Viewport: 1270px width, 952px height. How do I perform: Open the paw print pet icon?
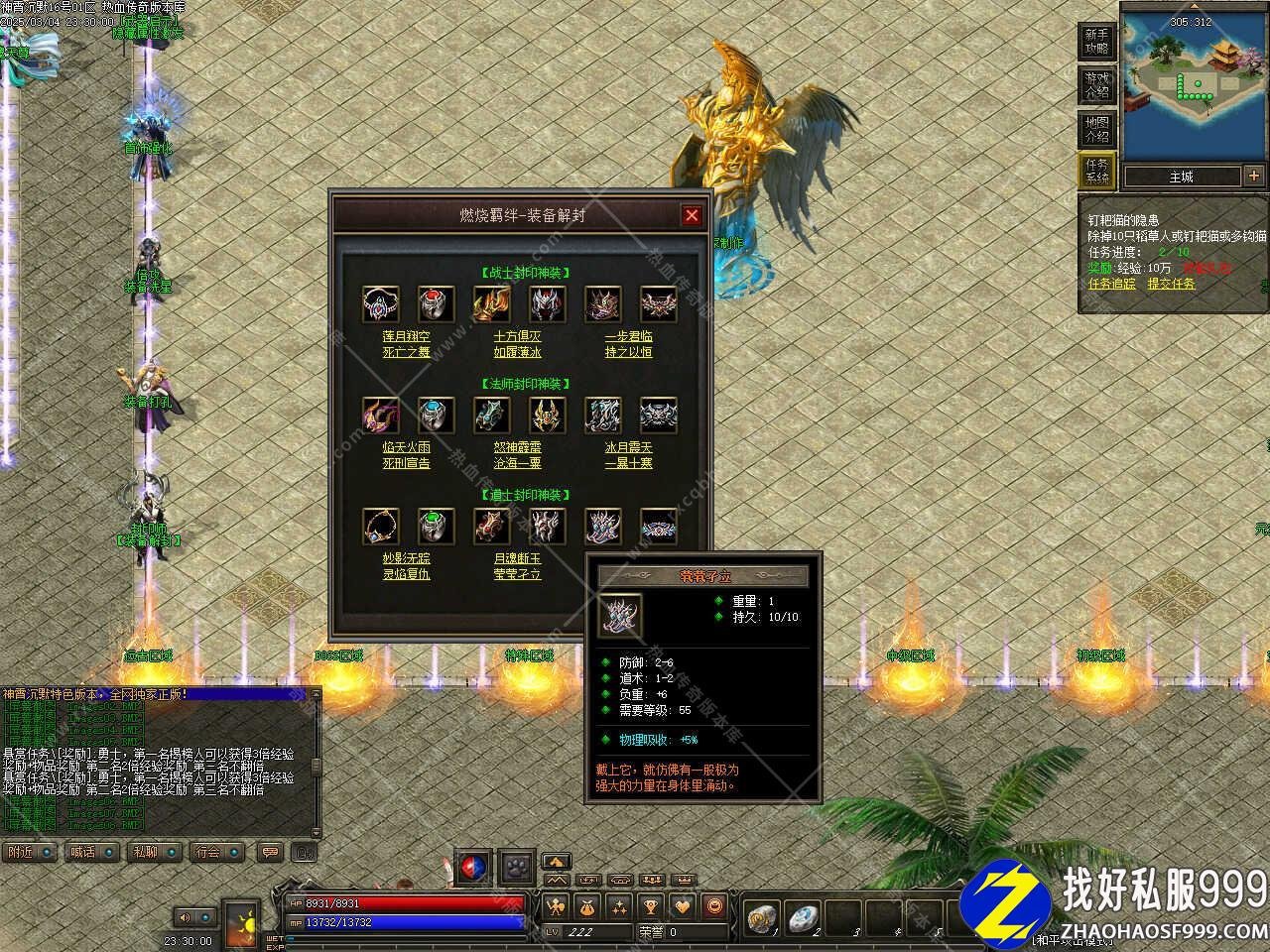pos(516,866)
